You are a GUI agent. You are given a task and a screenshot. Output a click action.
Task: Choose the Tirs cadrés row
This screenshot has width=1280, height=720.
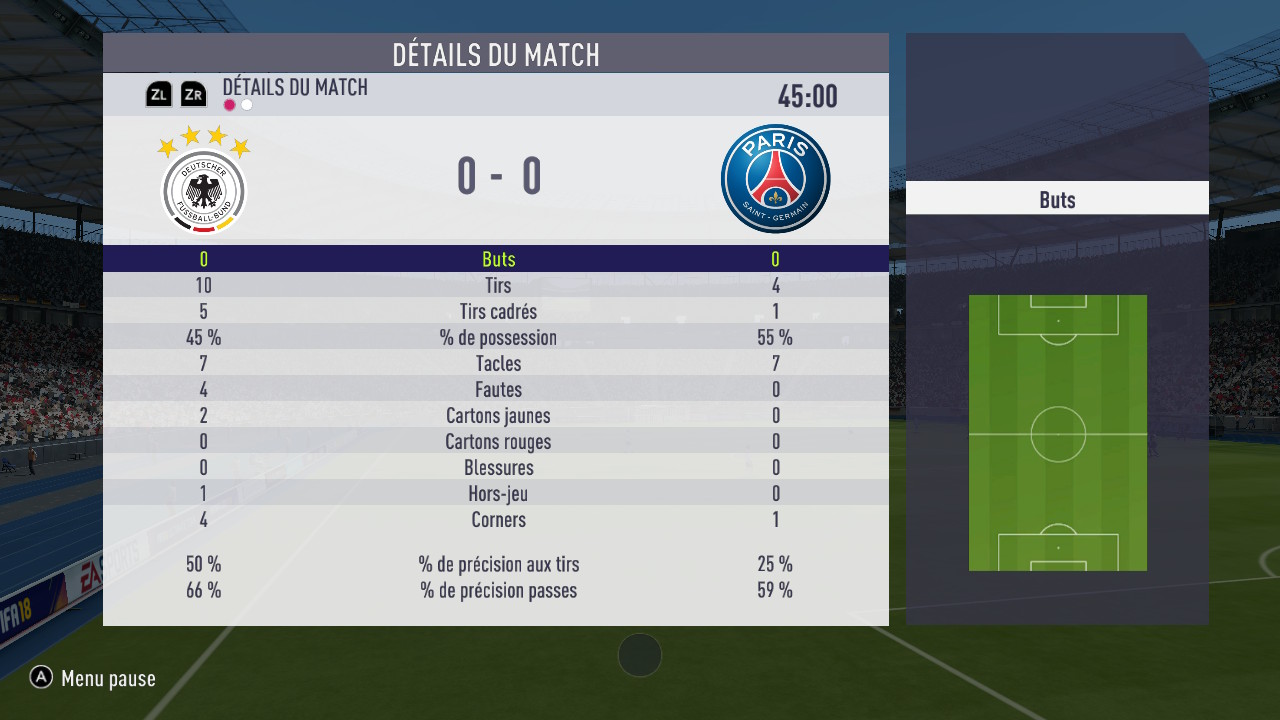pos(497,312)
